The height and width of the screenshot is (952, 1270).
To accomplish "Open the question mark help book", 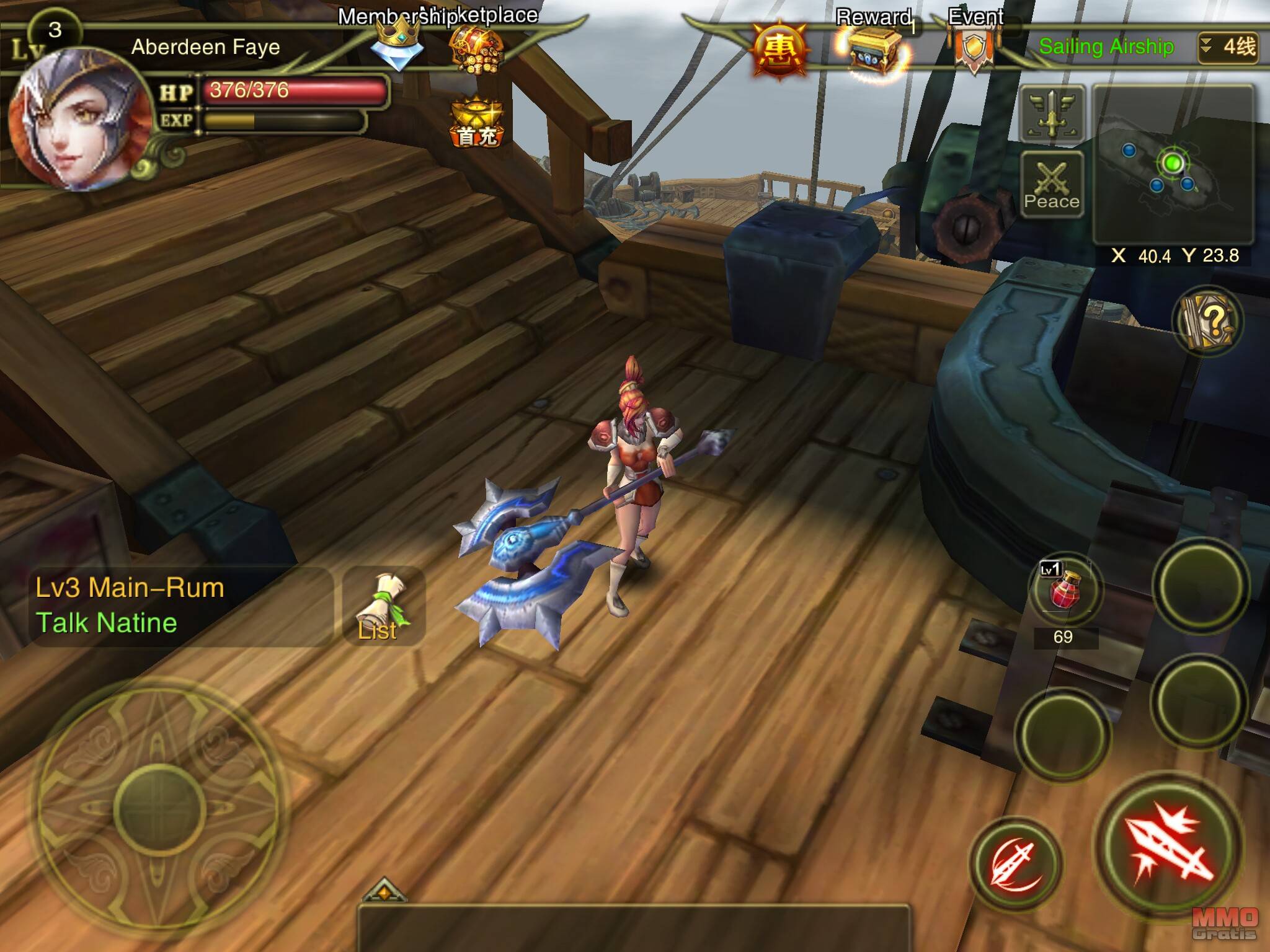I will (1207, 321).
